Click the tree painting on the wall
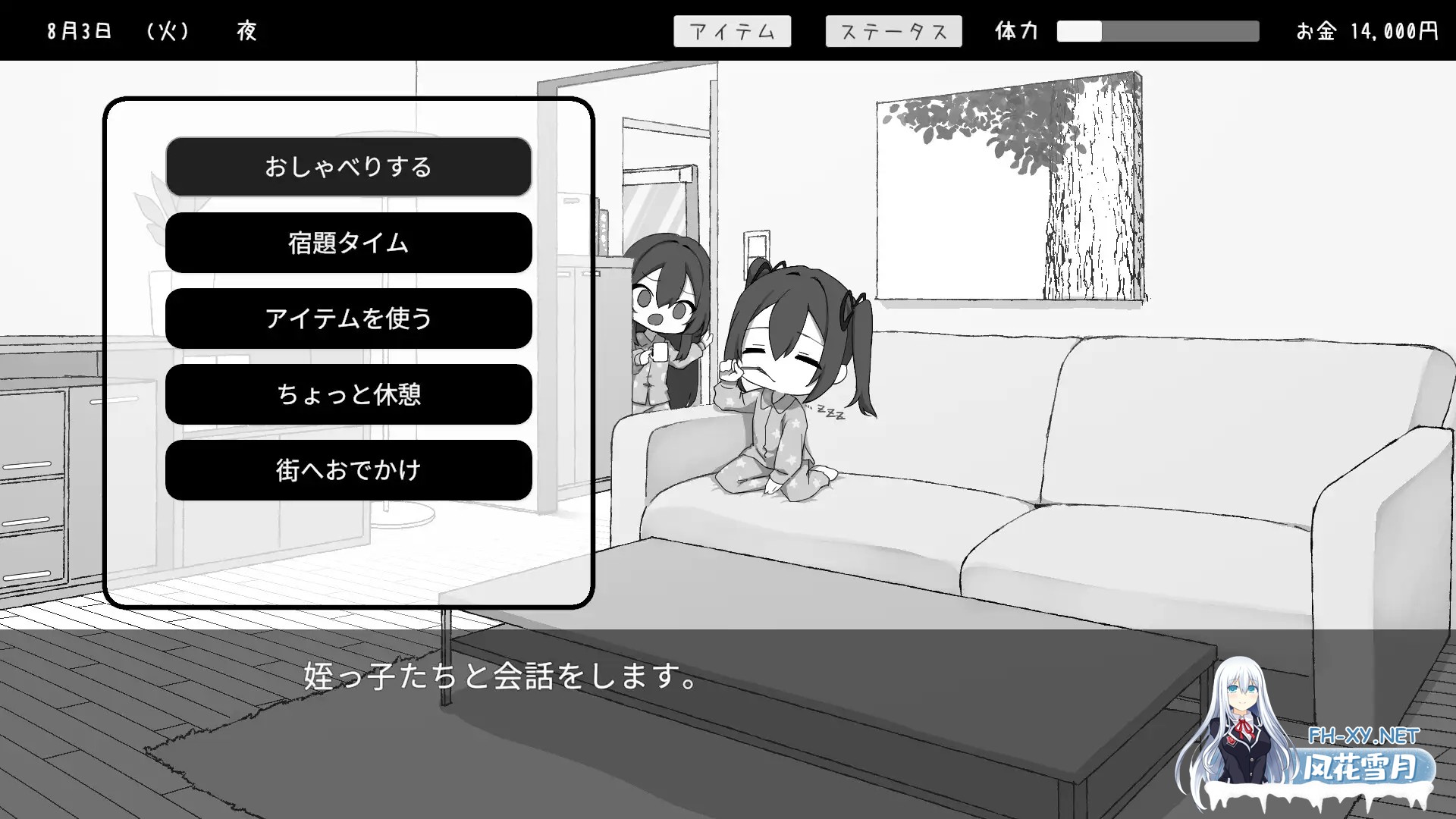The image size is (1456, 819). coord(1009,182)
